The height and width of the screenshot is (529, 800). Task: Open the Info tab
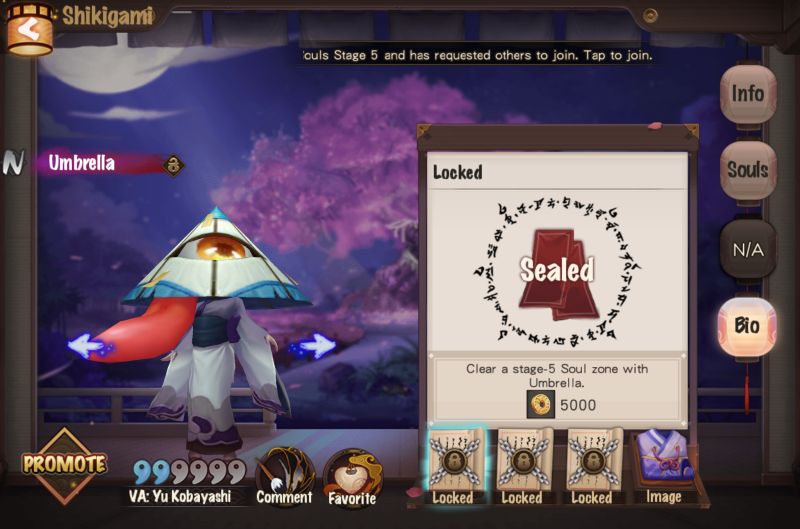(747, 94)
